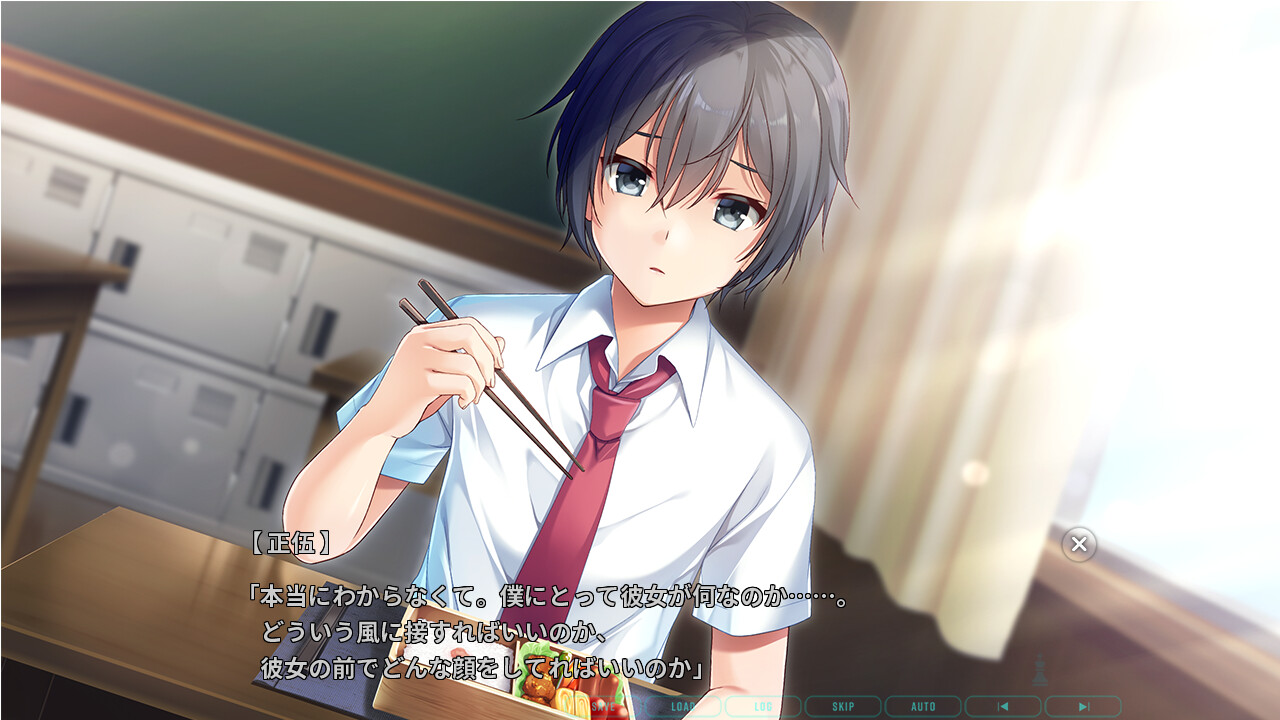Close the dialogue text window
This screenshot has width=1280, height=720.
[1079, 544]
